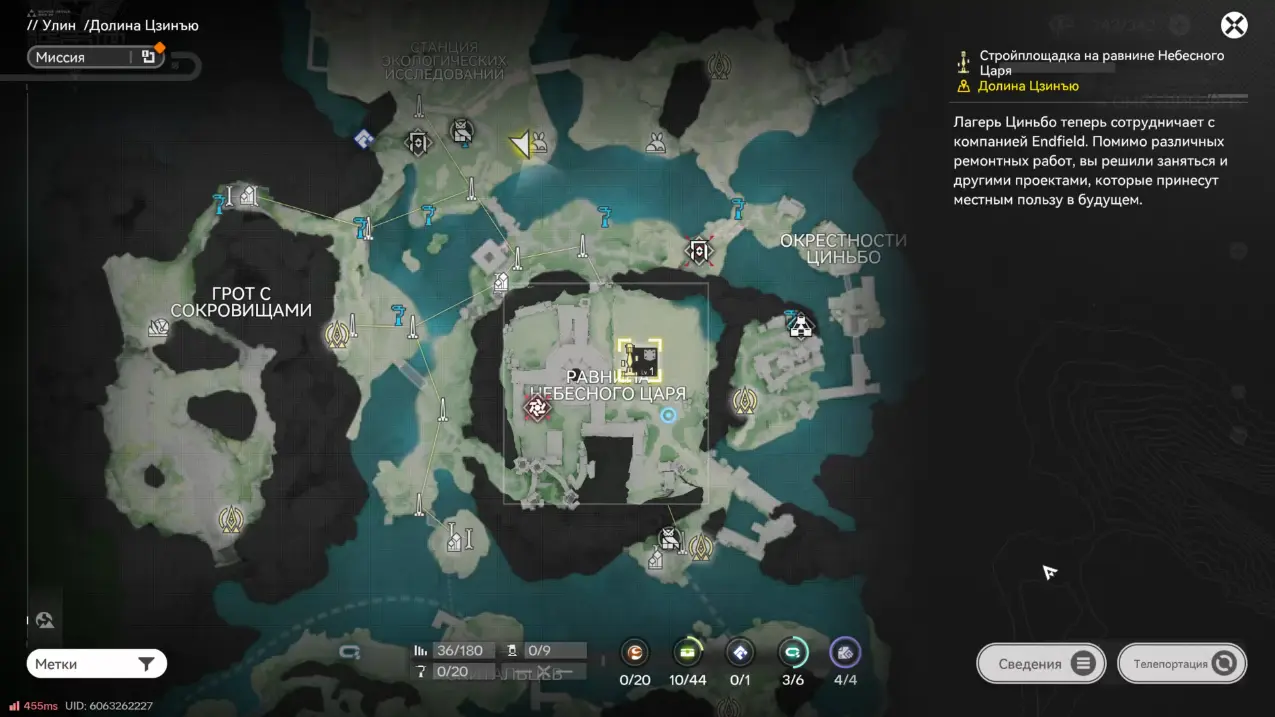Viewport: 1275px width, 717px height.
Task: Show the green chest 10/44 counter
Action: [x=687, y=653]
